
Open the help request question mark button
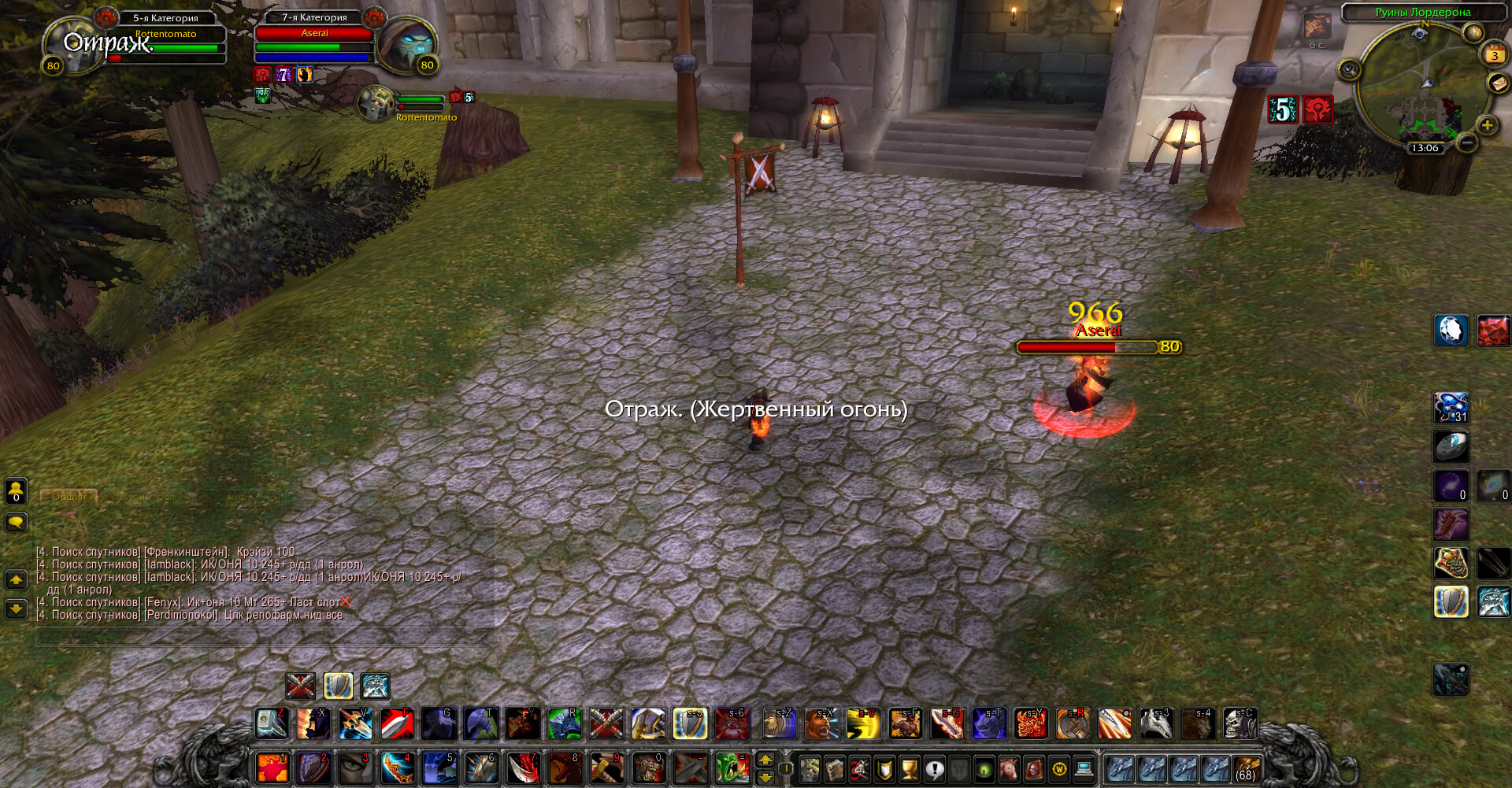(934, 768)
